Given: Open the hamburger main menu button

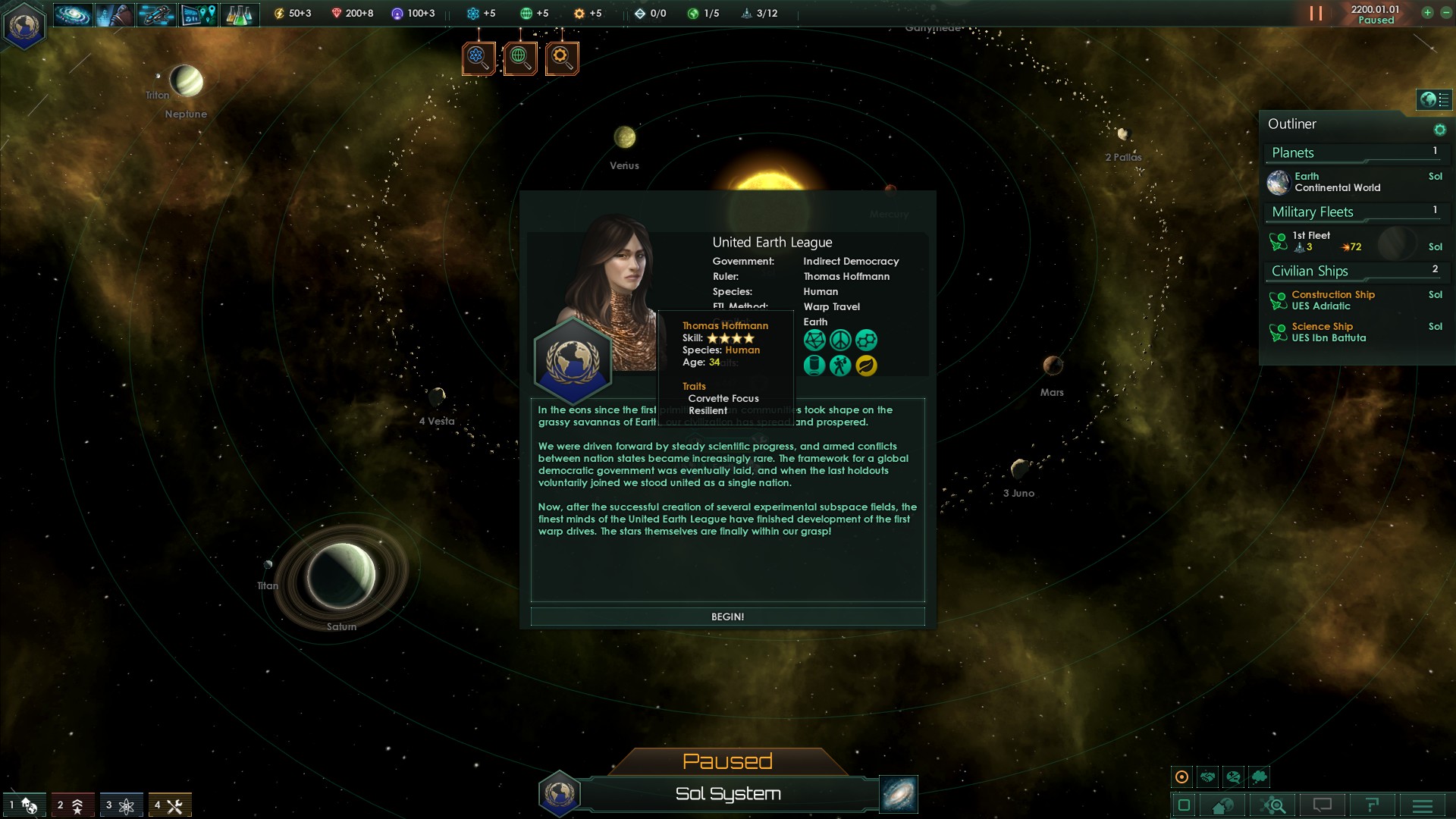Looking at the screenshot, I should point(1422,805).
